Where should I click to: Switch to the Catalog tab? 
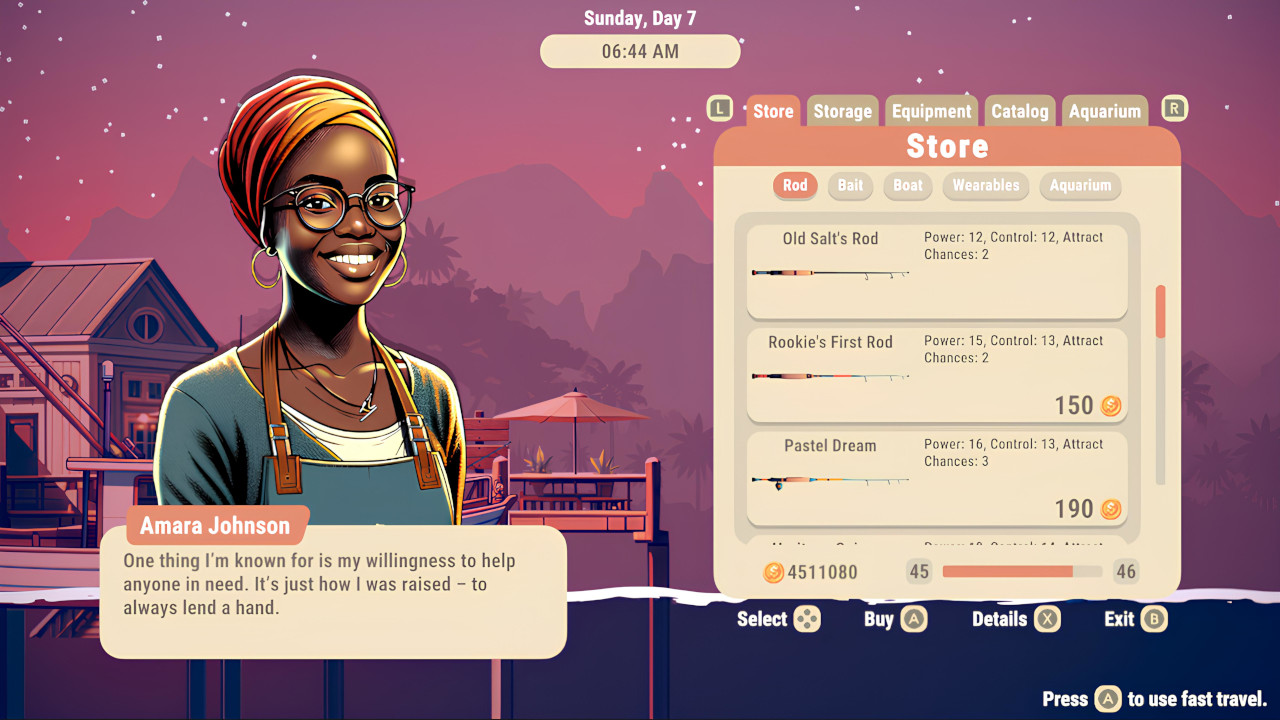coord(1020,111)
